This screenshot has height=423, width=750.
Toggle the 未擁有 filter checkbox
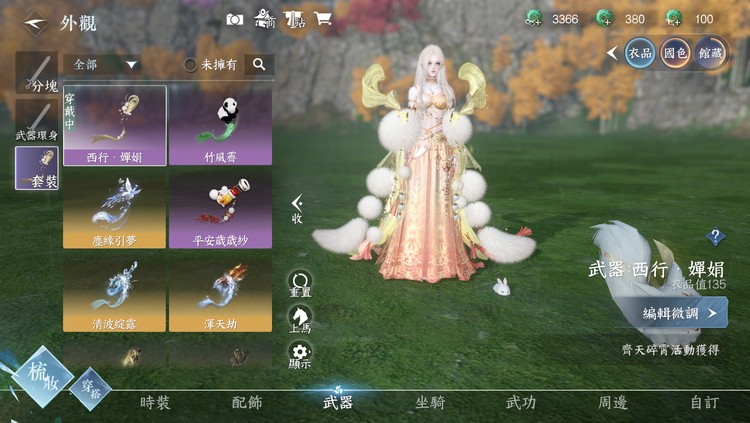tap(190, 64)
